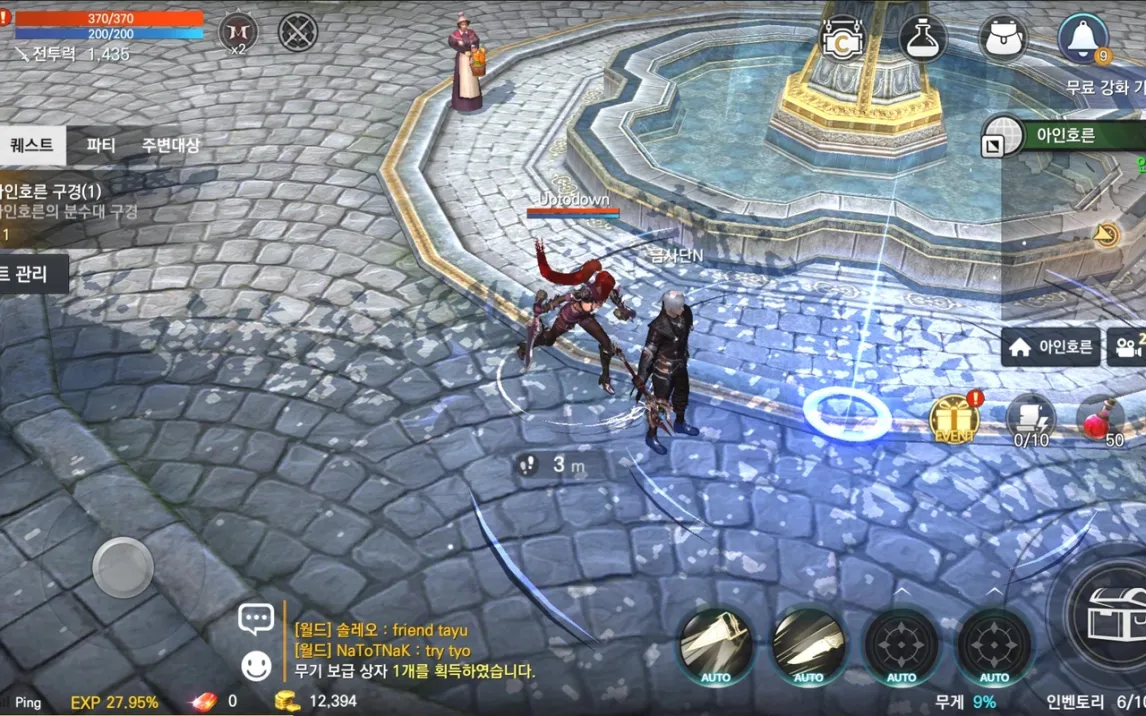This screenshot has height=716, width=1146.
Task: Select the 주변대상 nearby targets tab
Action: [x=170, y=145]
